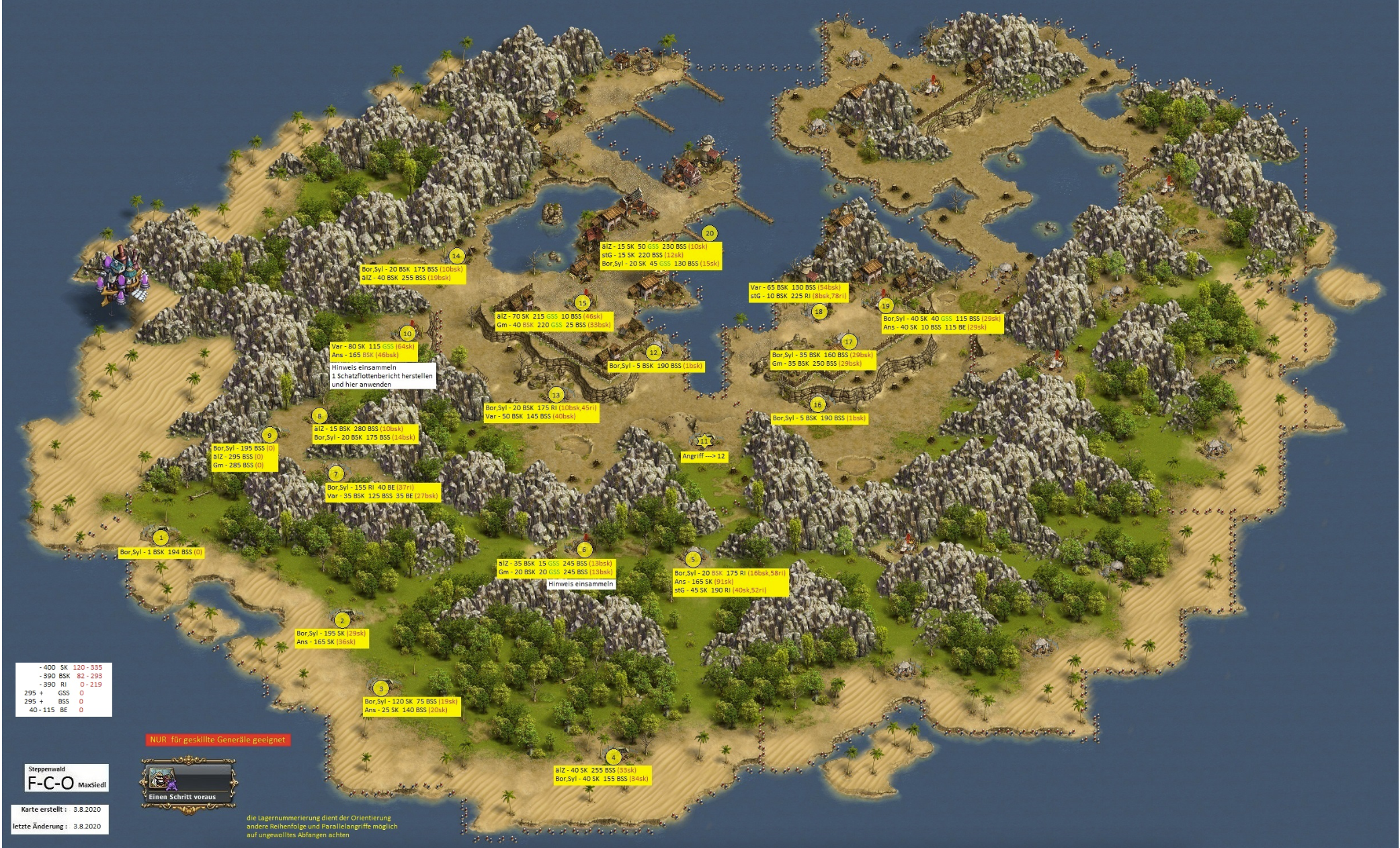
Task: Choose the camp 14 marker
Action: [x=456, y=256]
